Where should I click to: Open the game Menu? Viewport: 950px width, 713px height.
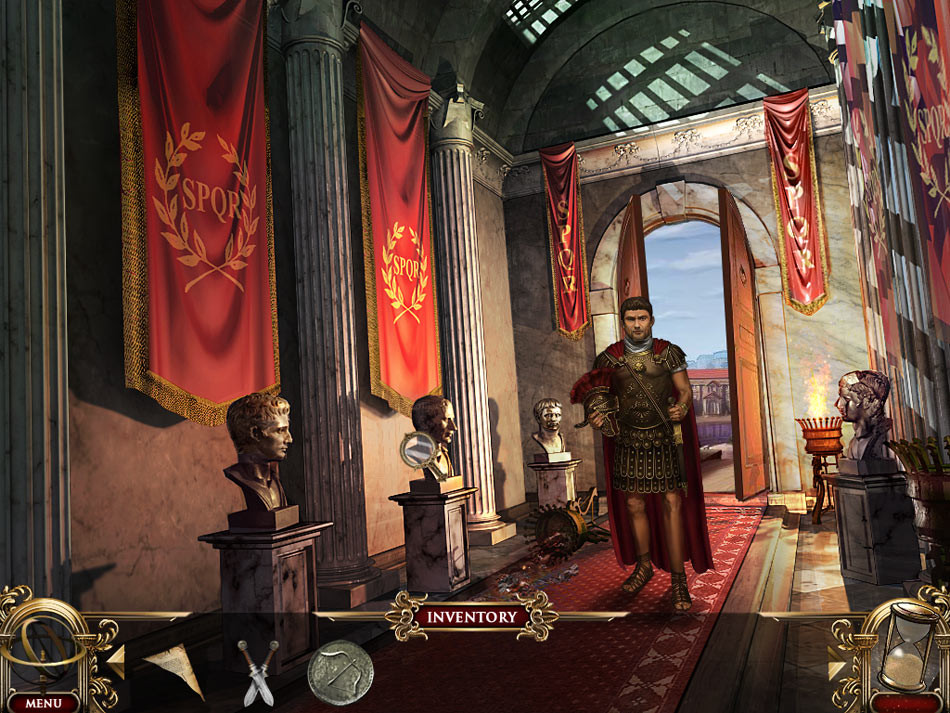tap(43, 702)
